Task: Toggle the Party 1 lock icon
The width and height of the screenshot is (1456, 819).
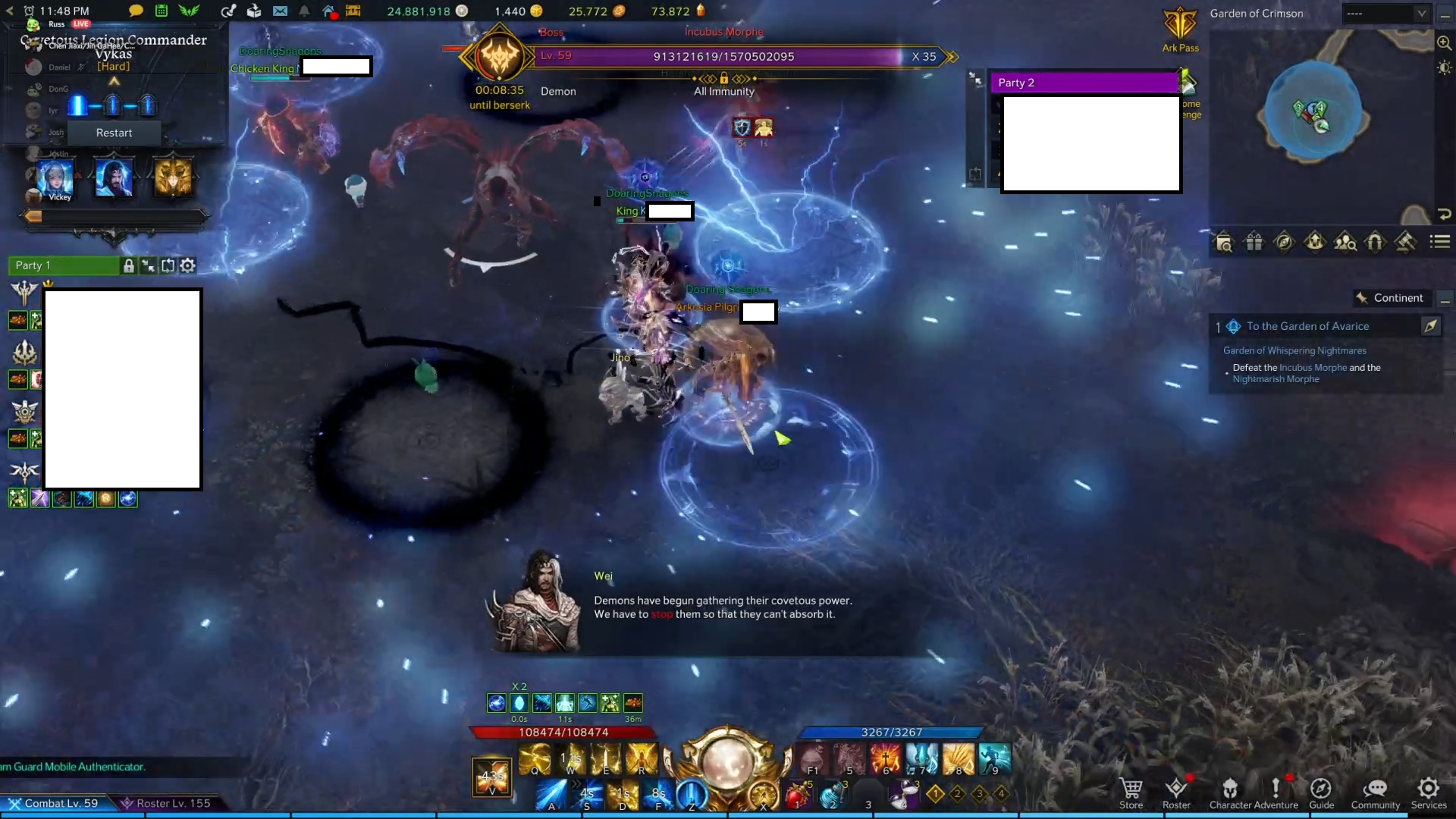Action: point(128,266)
